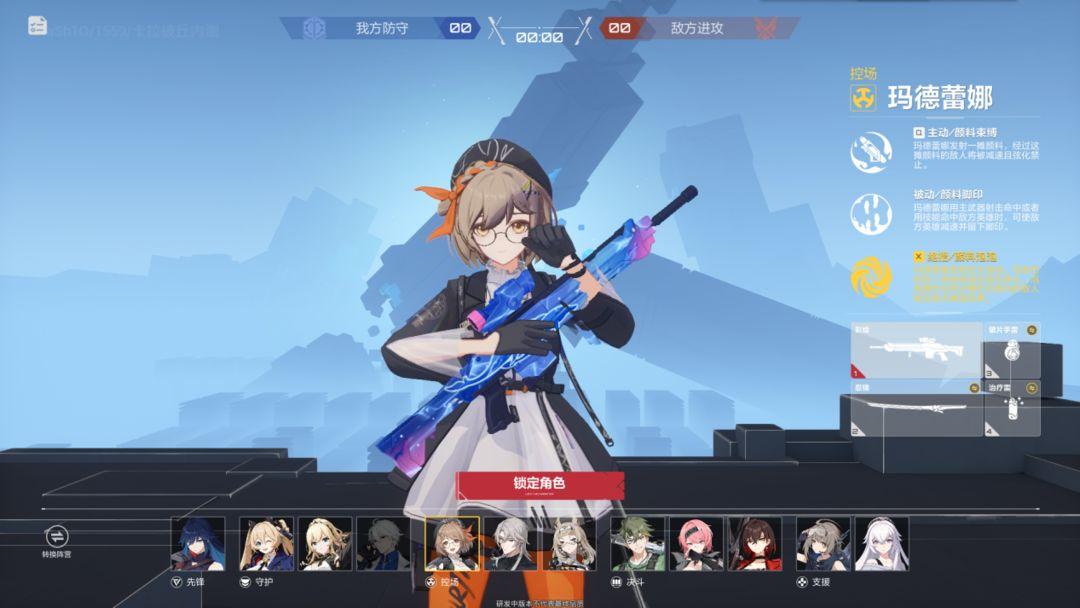The image size is (1080, 608).
Task: Select the 治疗雷 healing grenade slot
Action: tap(1012, 408)
